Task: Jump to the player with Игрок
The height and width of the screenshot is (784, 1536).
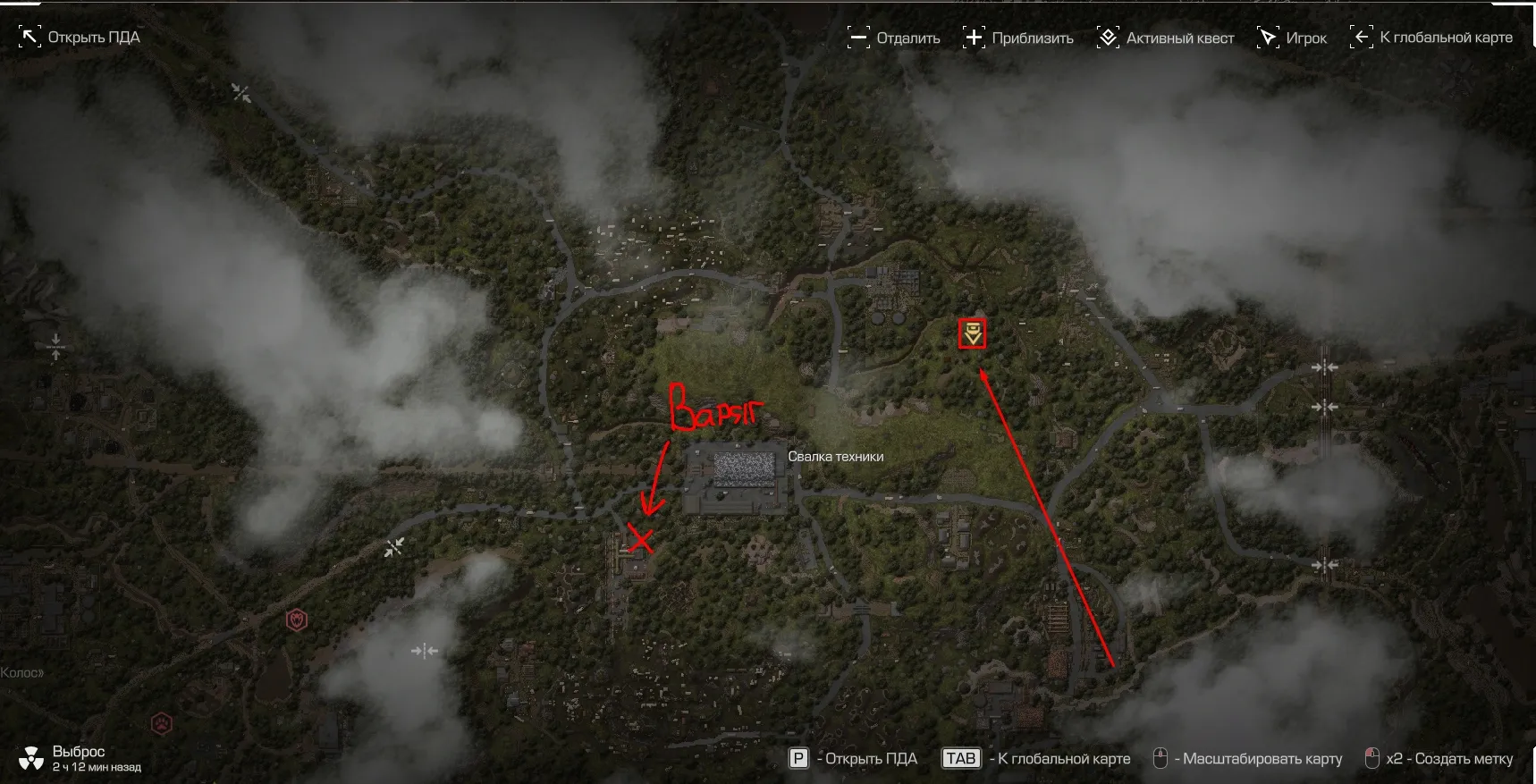Action: (x=1292, y=38)
